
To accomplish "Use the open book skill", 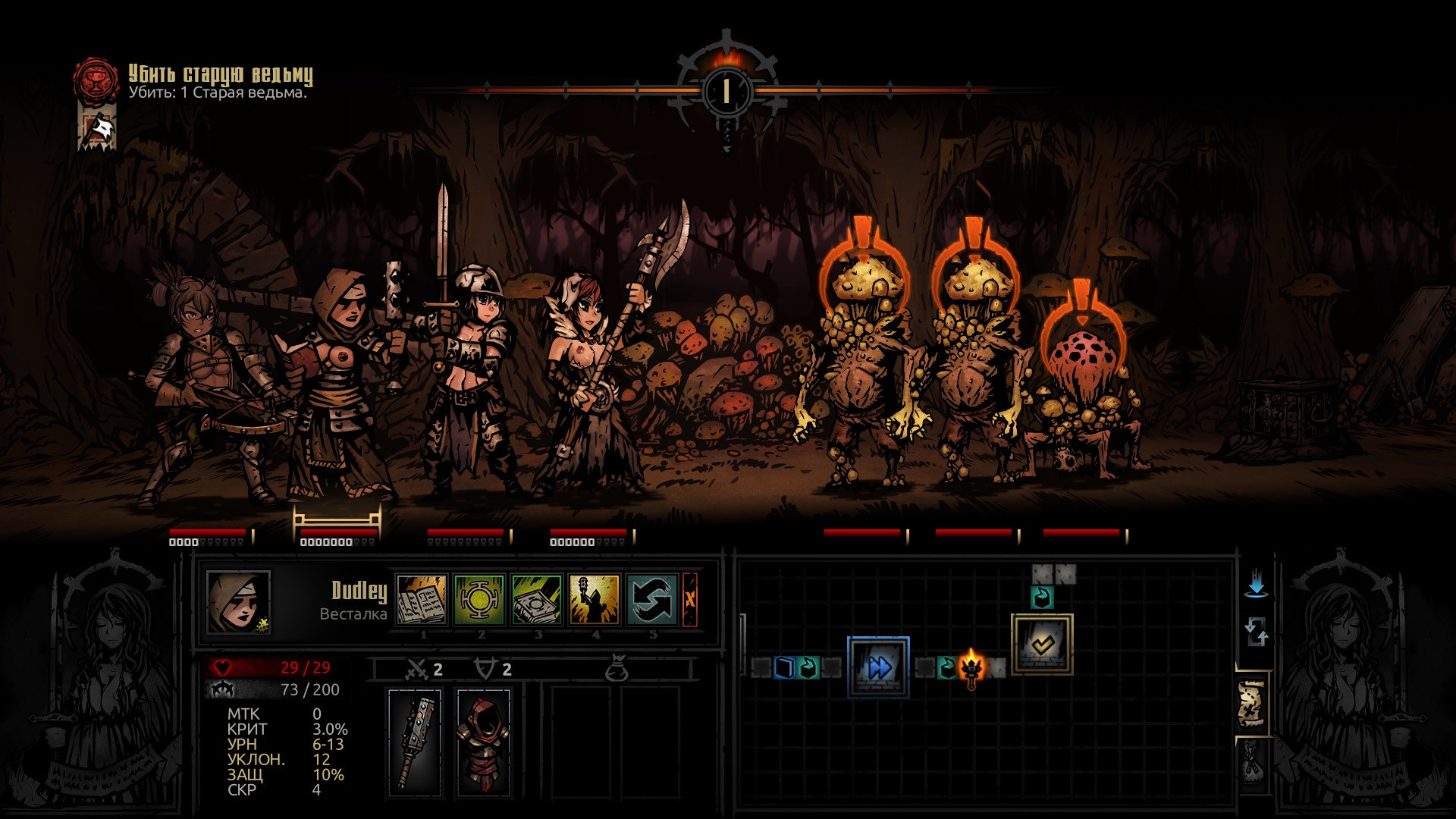I will pos(422,599).
